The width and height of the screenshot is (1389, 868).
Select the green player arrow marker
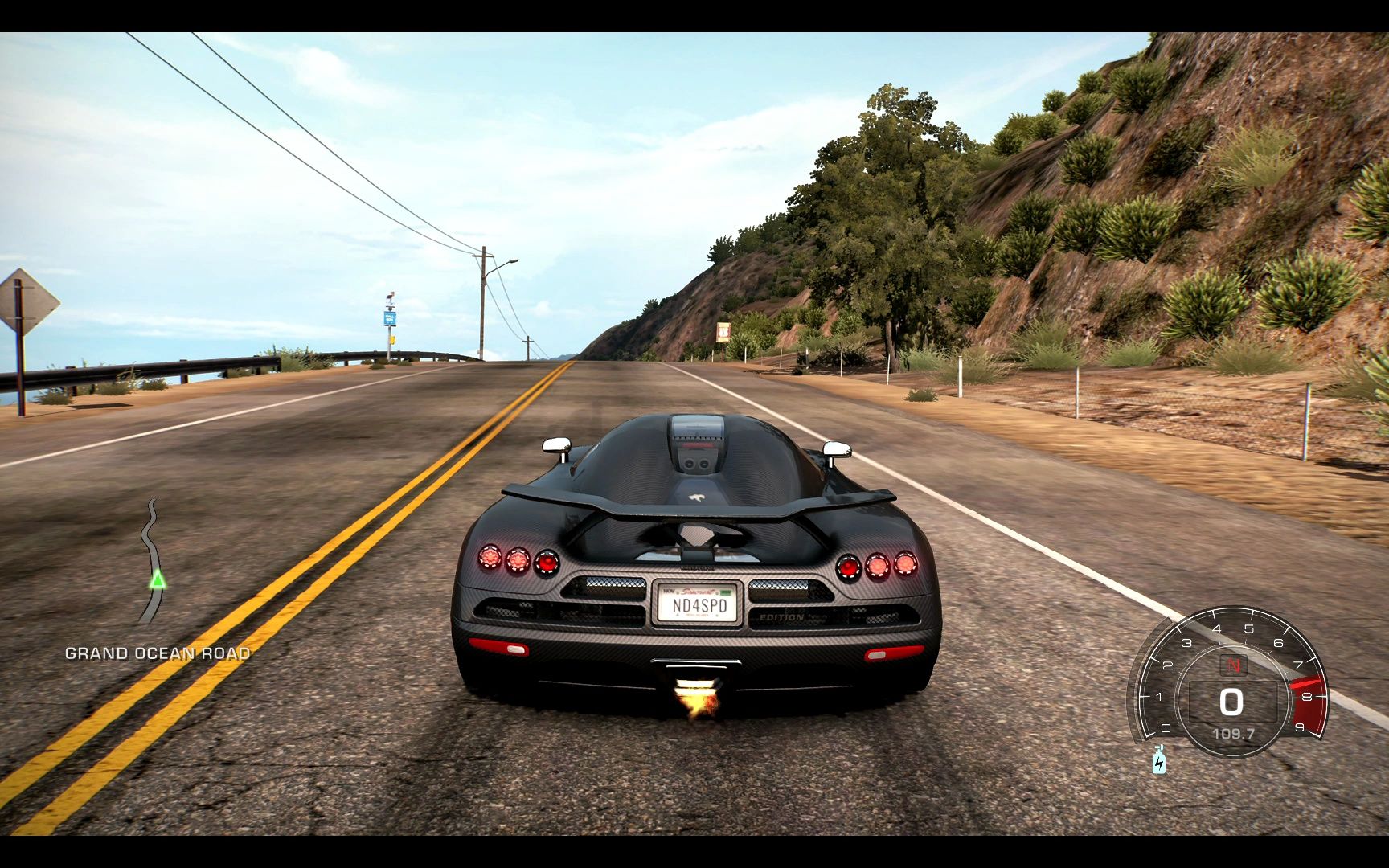click(158, 579)
